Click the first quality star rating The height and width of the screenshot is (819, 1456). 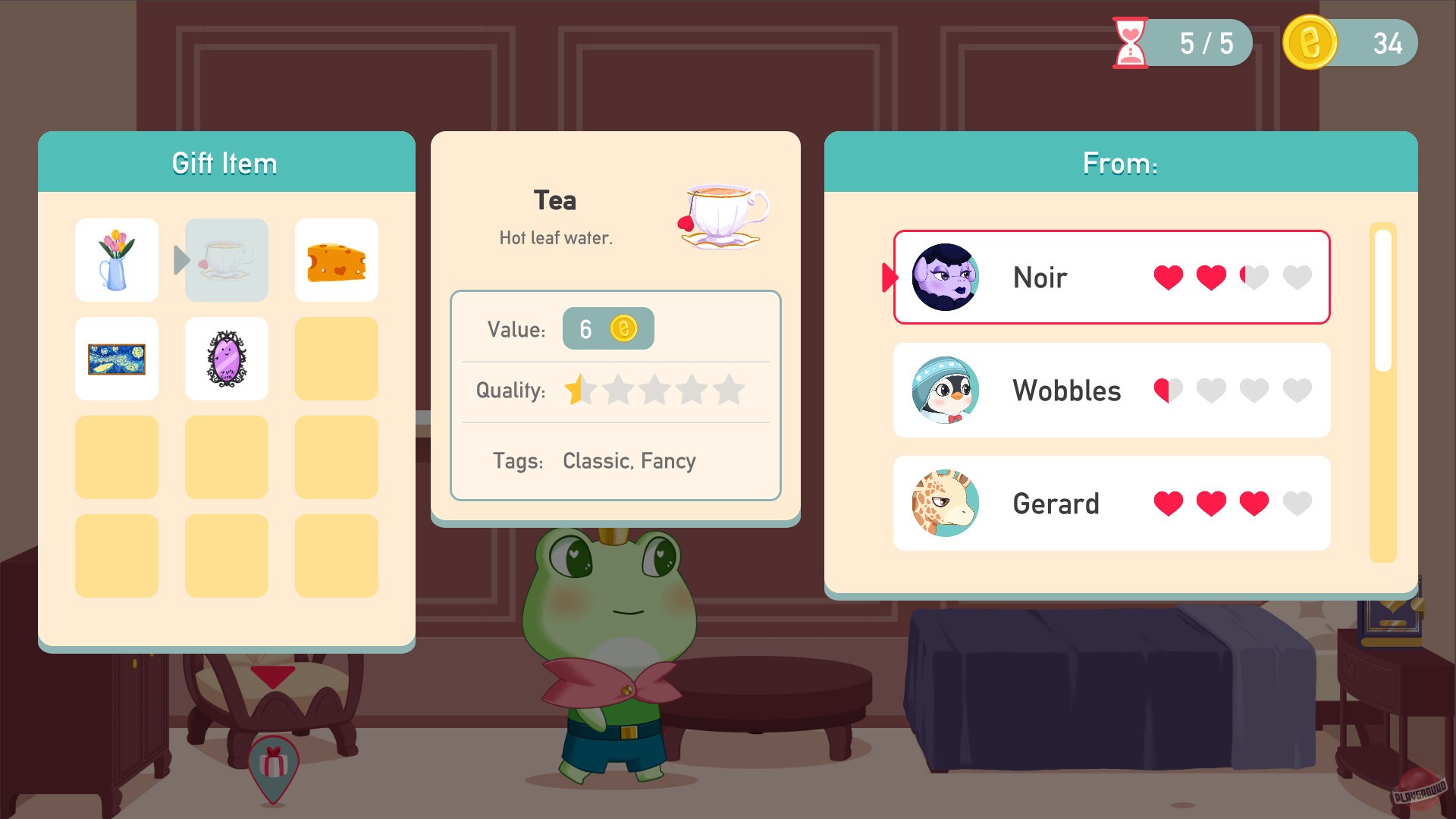click(x=581, y=389)
